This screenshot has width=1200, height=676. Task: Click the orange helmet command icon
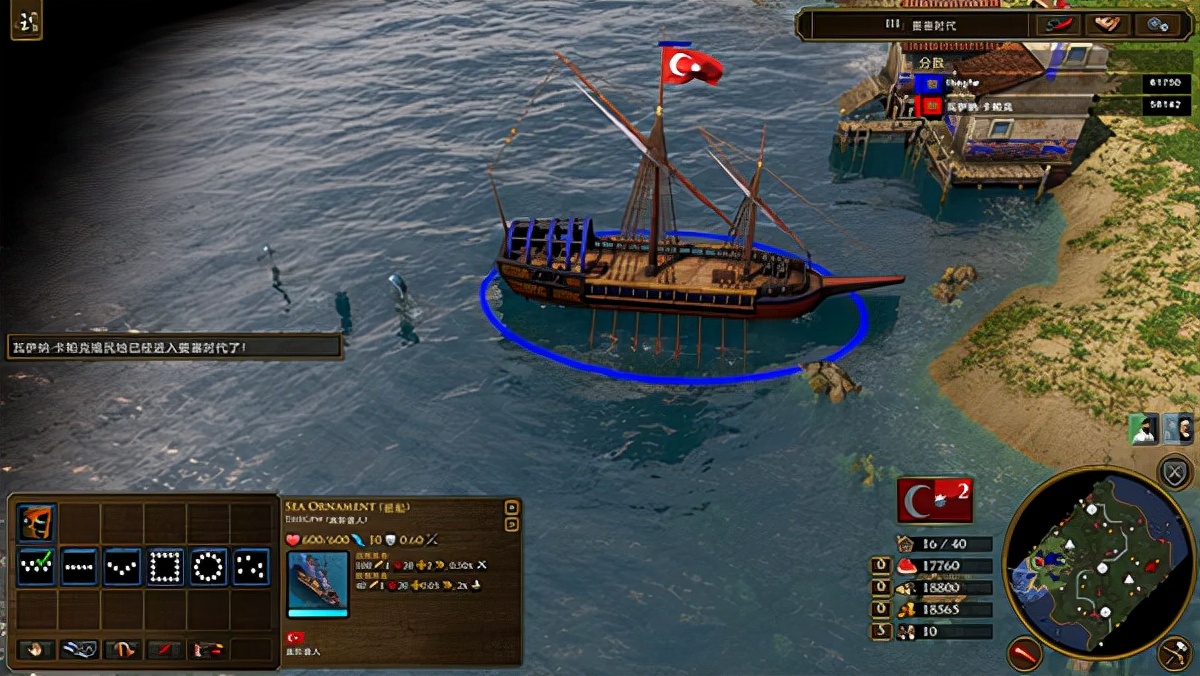[37, 522]
